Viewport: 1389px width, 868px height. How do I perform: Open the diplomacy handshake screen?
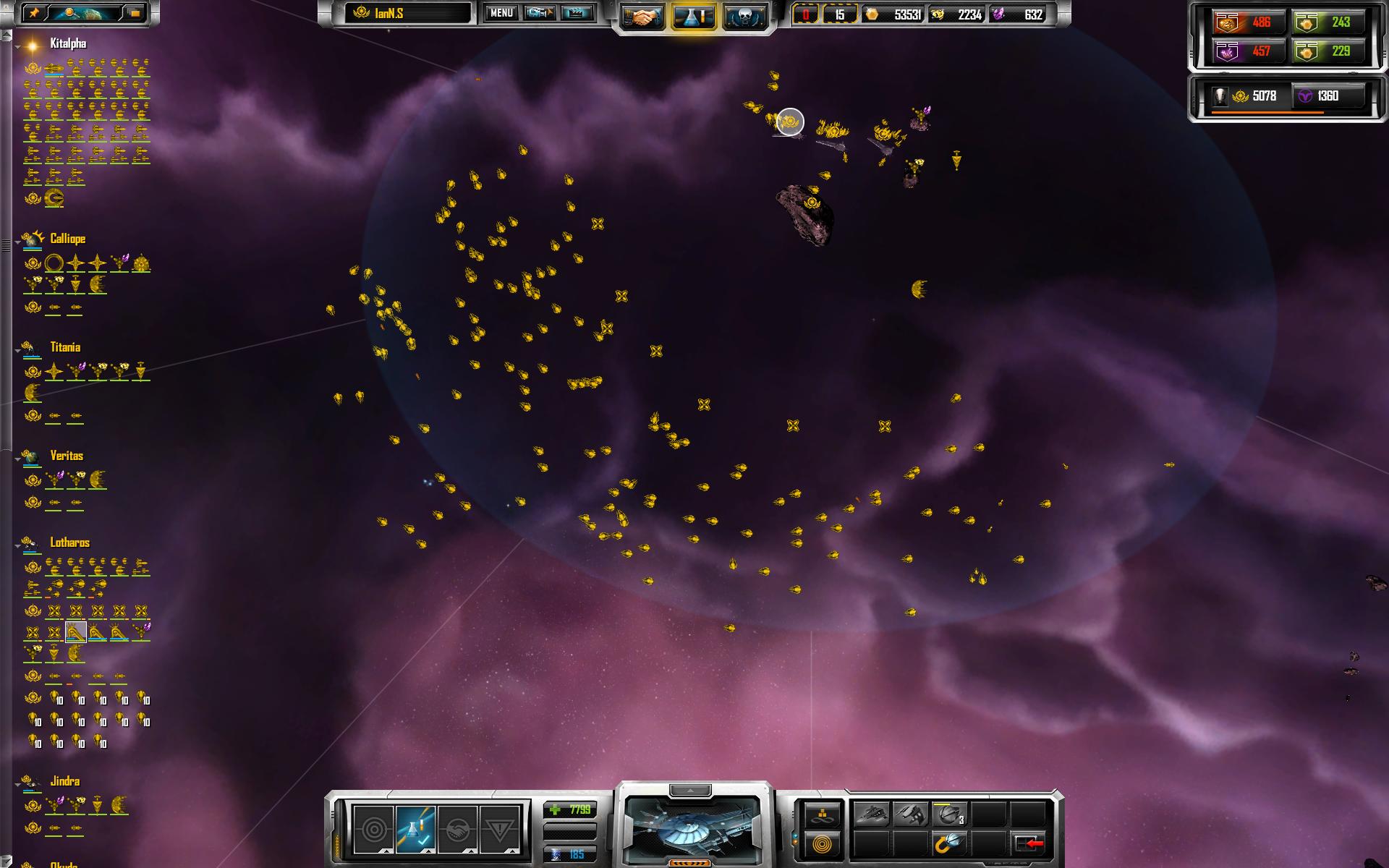click(642, 17)
